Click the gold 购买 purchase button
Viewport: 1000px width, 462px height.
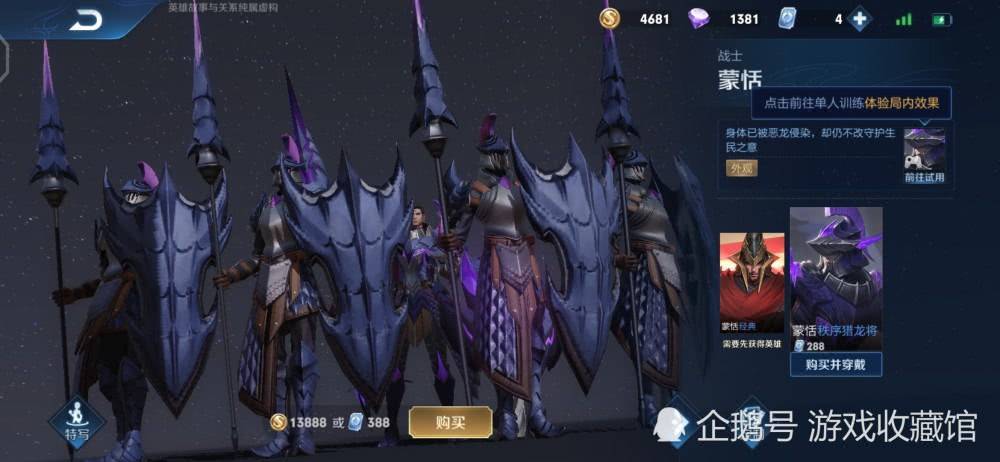coord(450,422)
